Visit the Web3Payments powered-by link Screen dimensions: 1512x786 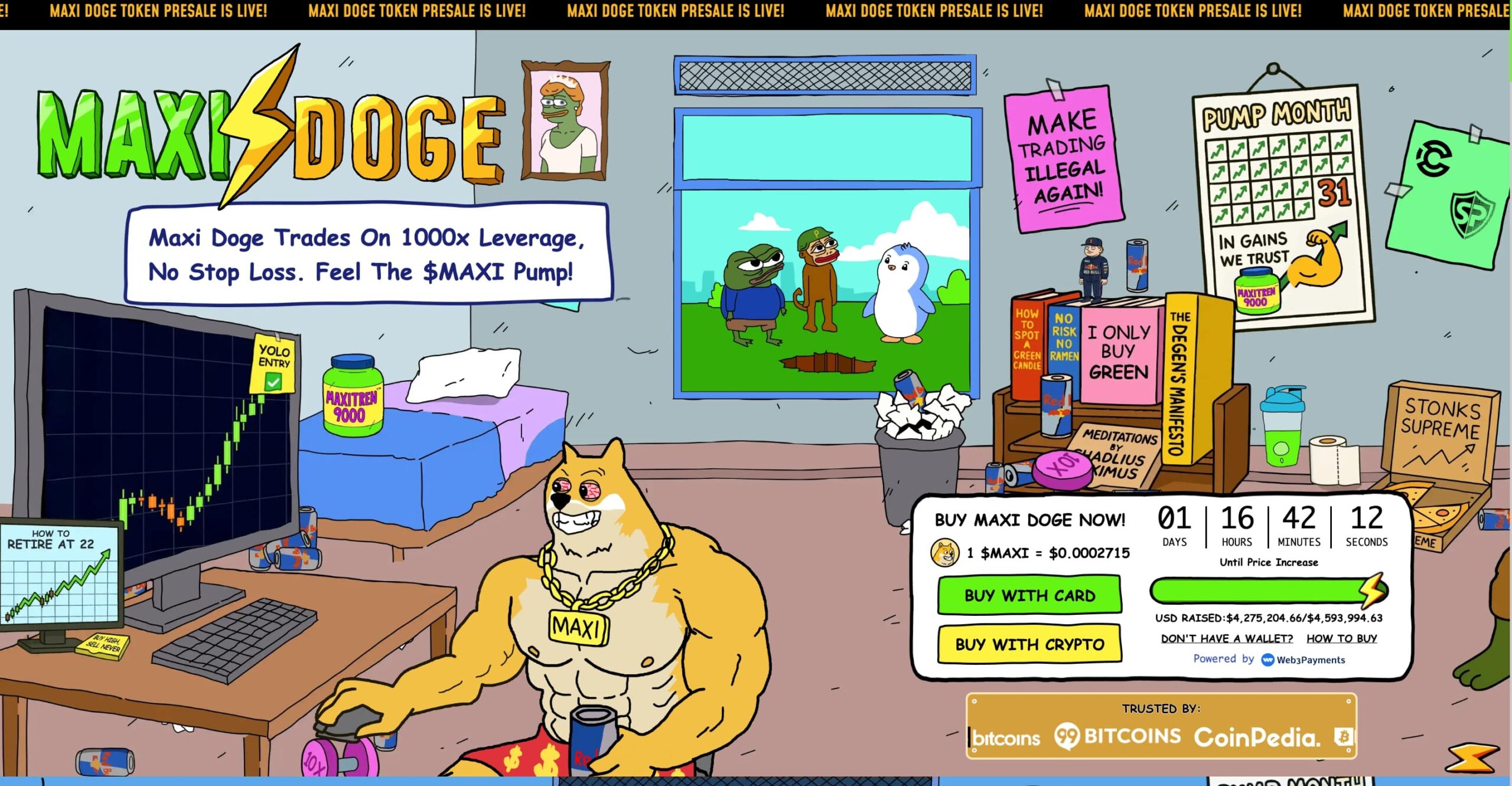tap(1304, 660)
